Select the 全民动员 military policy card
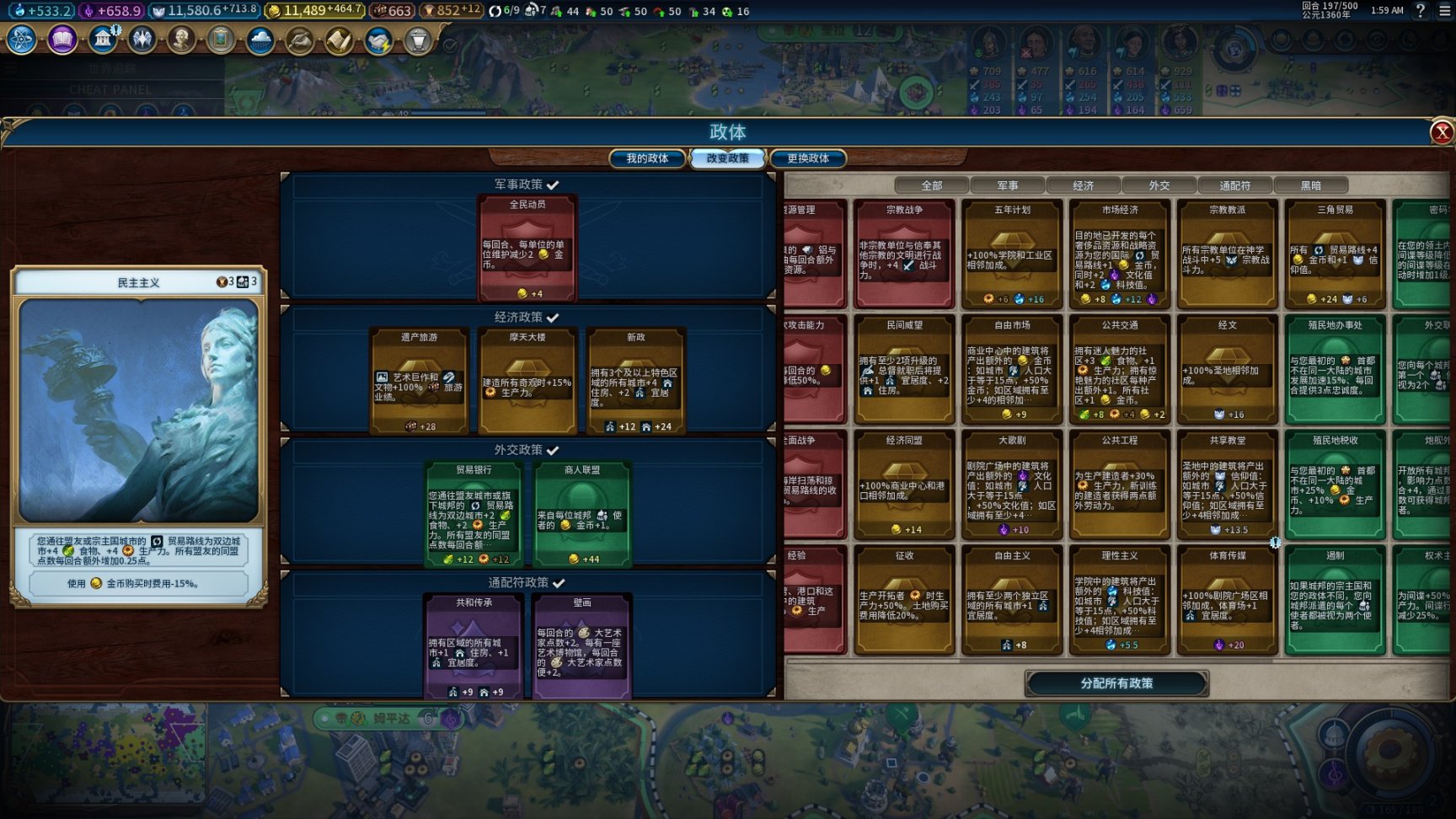Image resolution: width=1456 pixels, height=819 pixels. 527,249
